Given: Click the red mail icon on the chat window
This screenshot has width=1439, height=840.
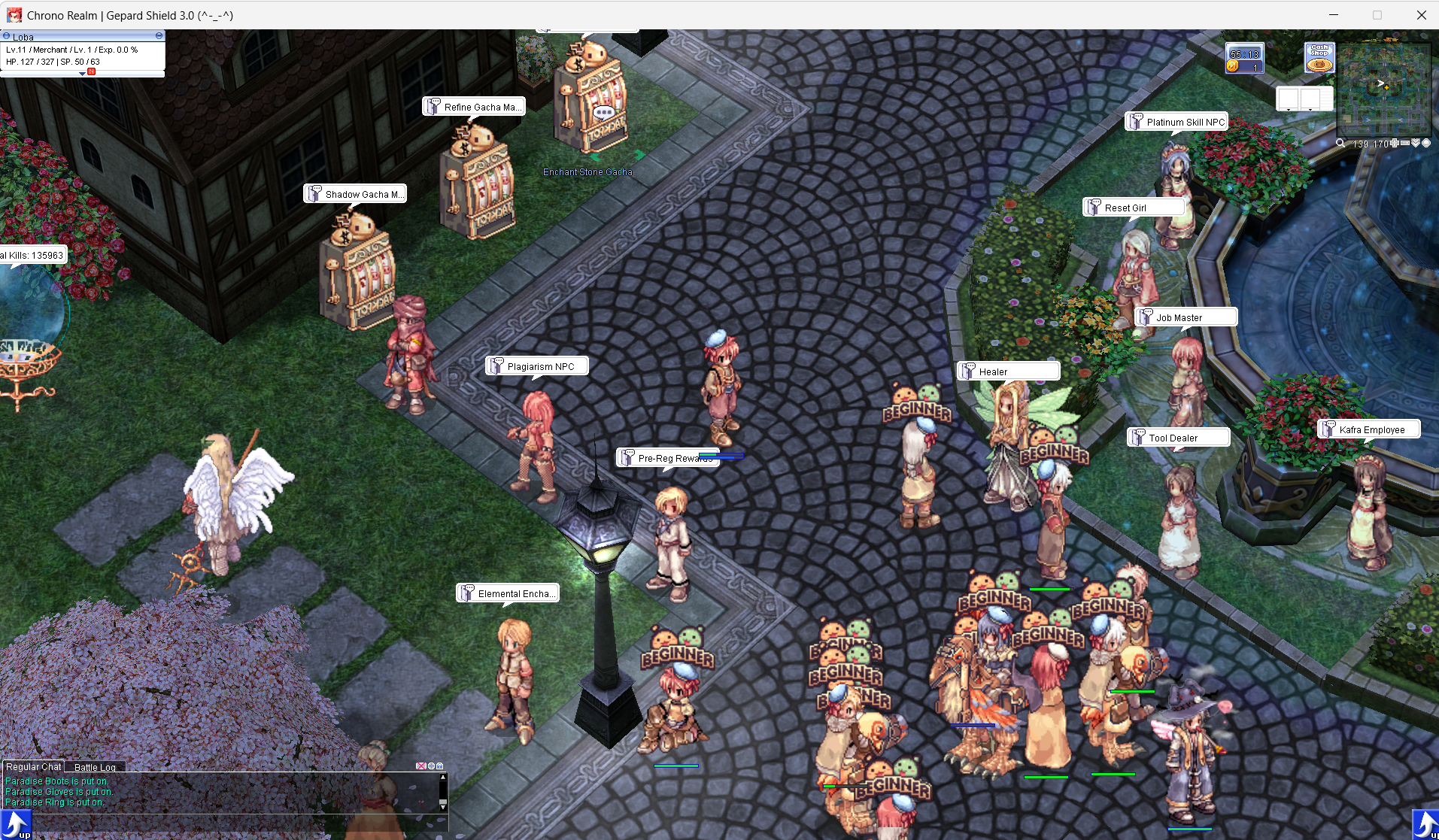Looking at the screenshot, I should click(x=421, y=766).
